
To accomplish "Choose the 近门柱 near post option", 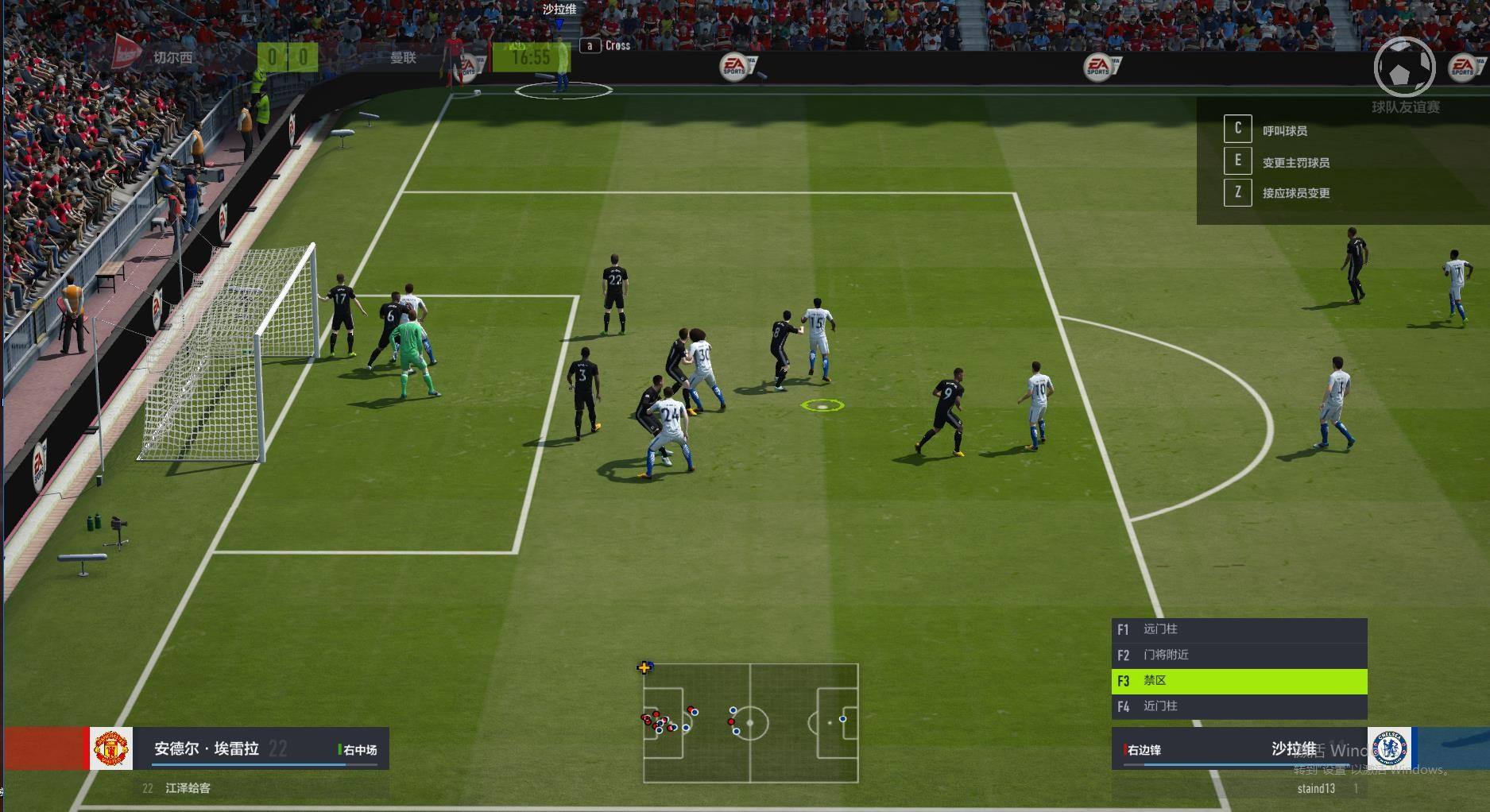I will click(1238, 706).
